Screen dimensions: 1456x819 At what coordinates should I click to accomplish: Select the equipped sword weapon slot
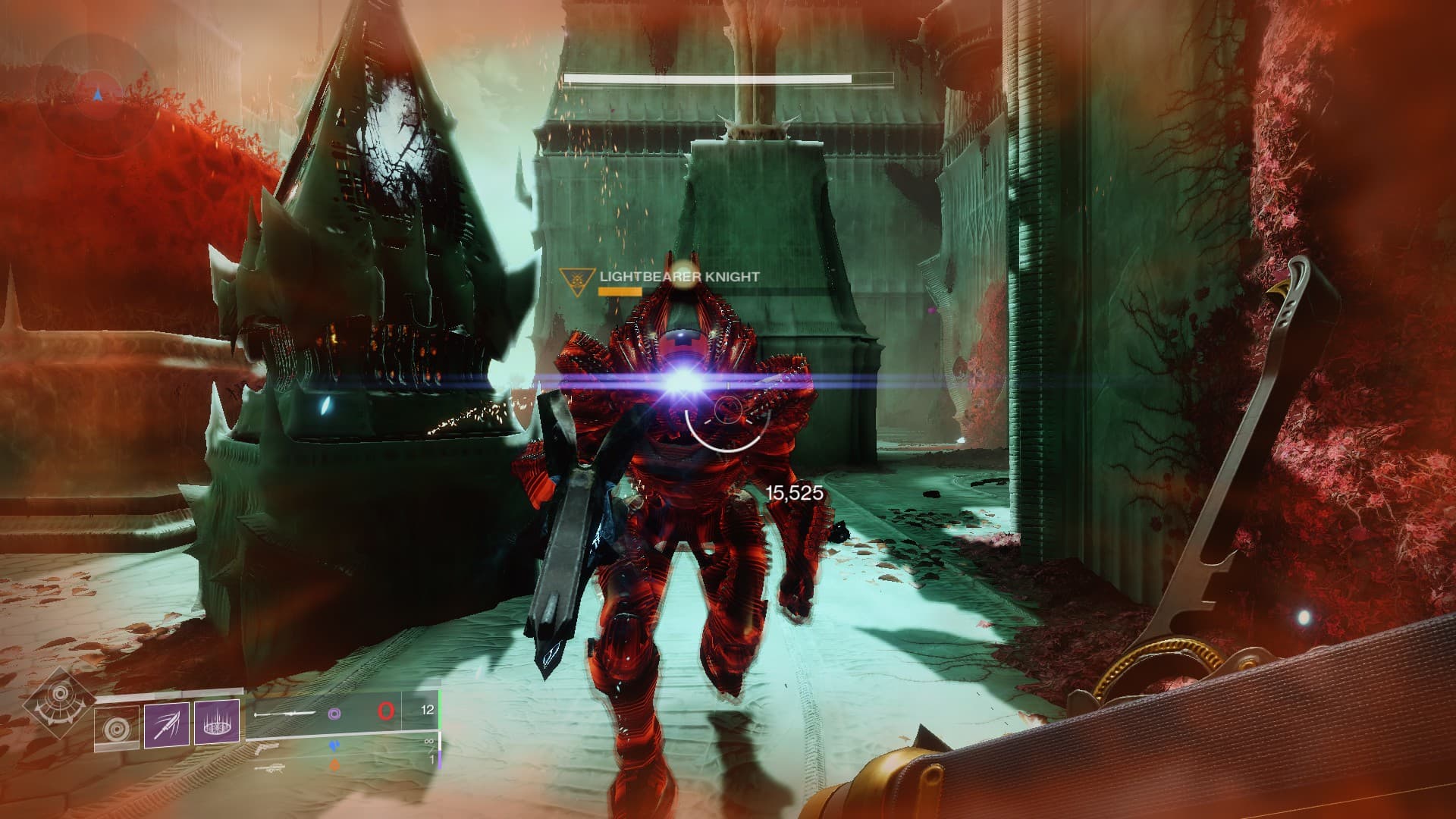click(285, 714)
